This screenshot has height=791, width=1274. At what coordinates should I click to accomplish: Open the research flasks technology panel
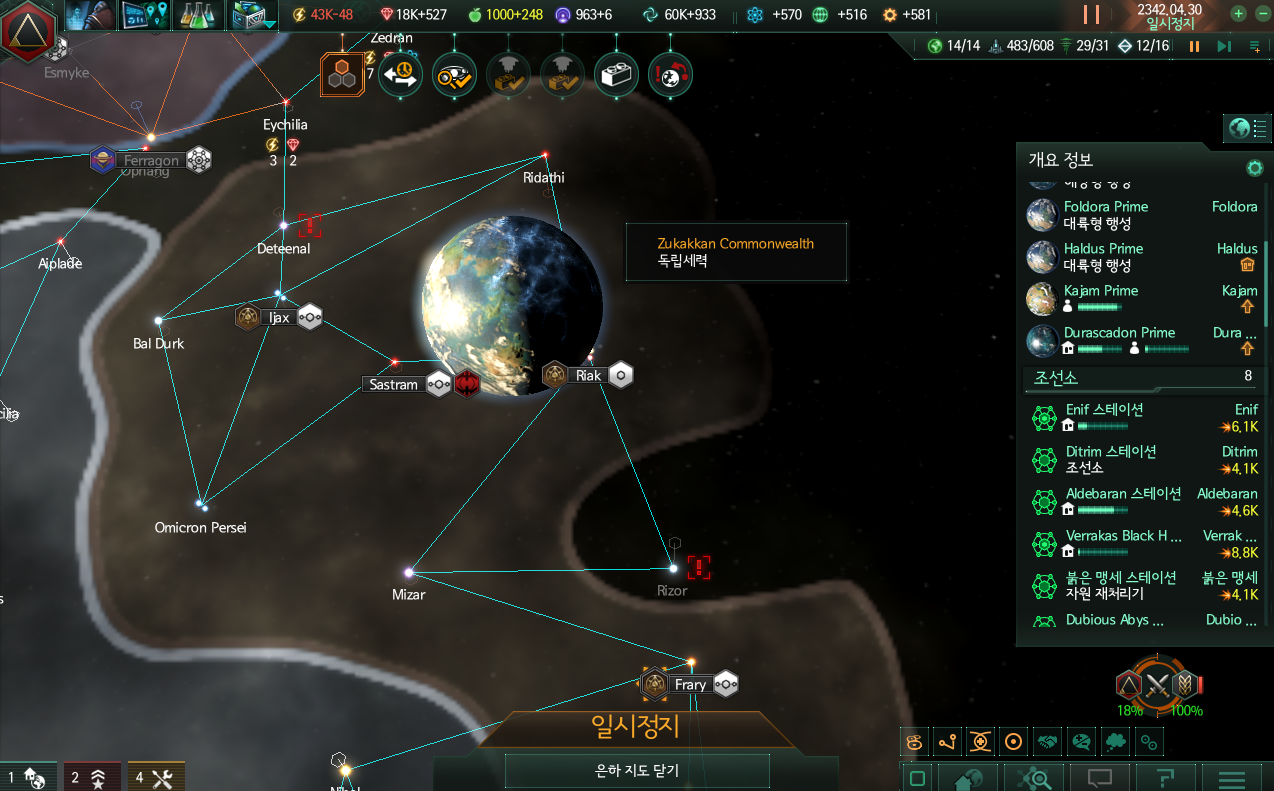coord(198,15)
